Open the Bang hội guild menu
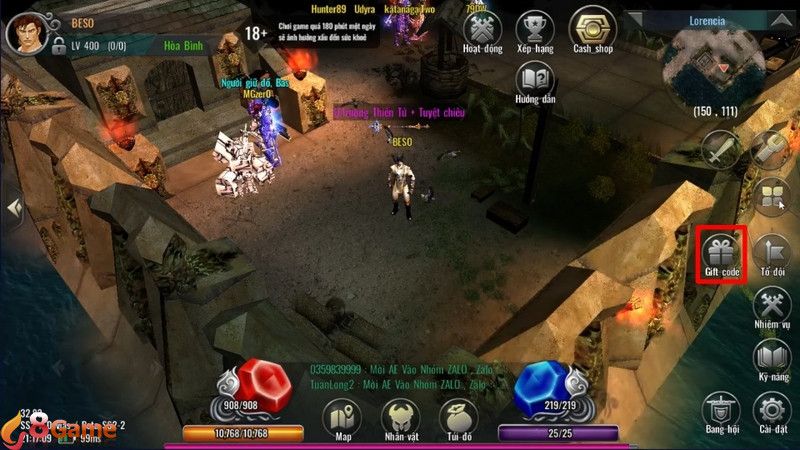This screenshot has width=800, height=450. pos(720,410)
